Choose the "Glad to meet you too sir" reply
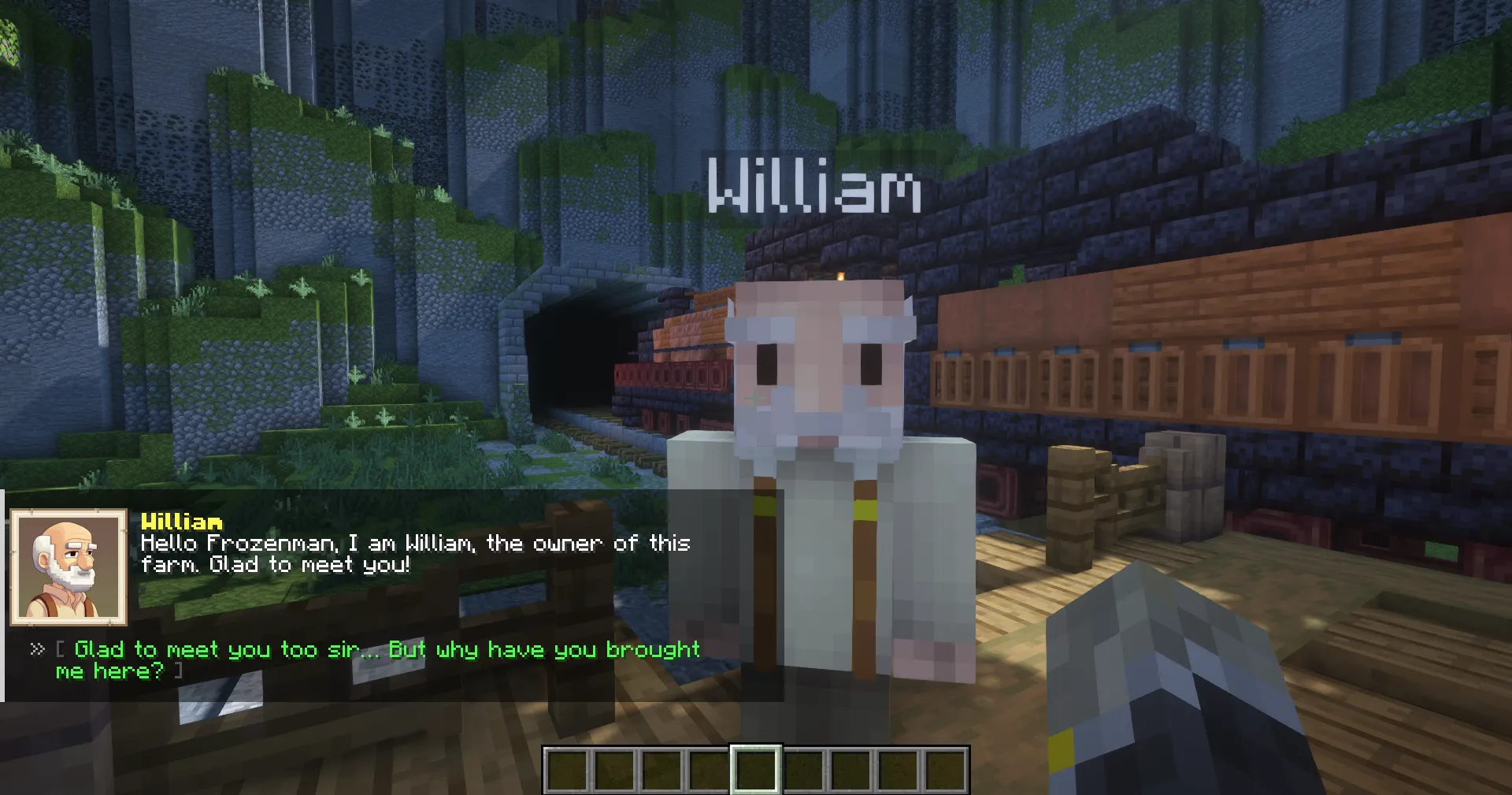Screen dimensions: 1512x795 (x=378, y=659)
